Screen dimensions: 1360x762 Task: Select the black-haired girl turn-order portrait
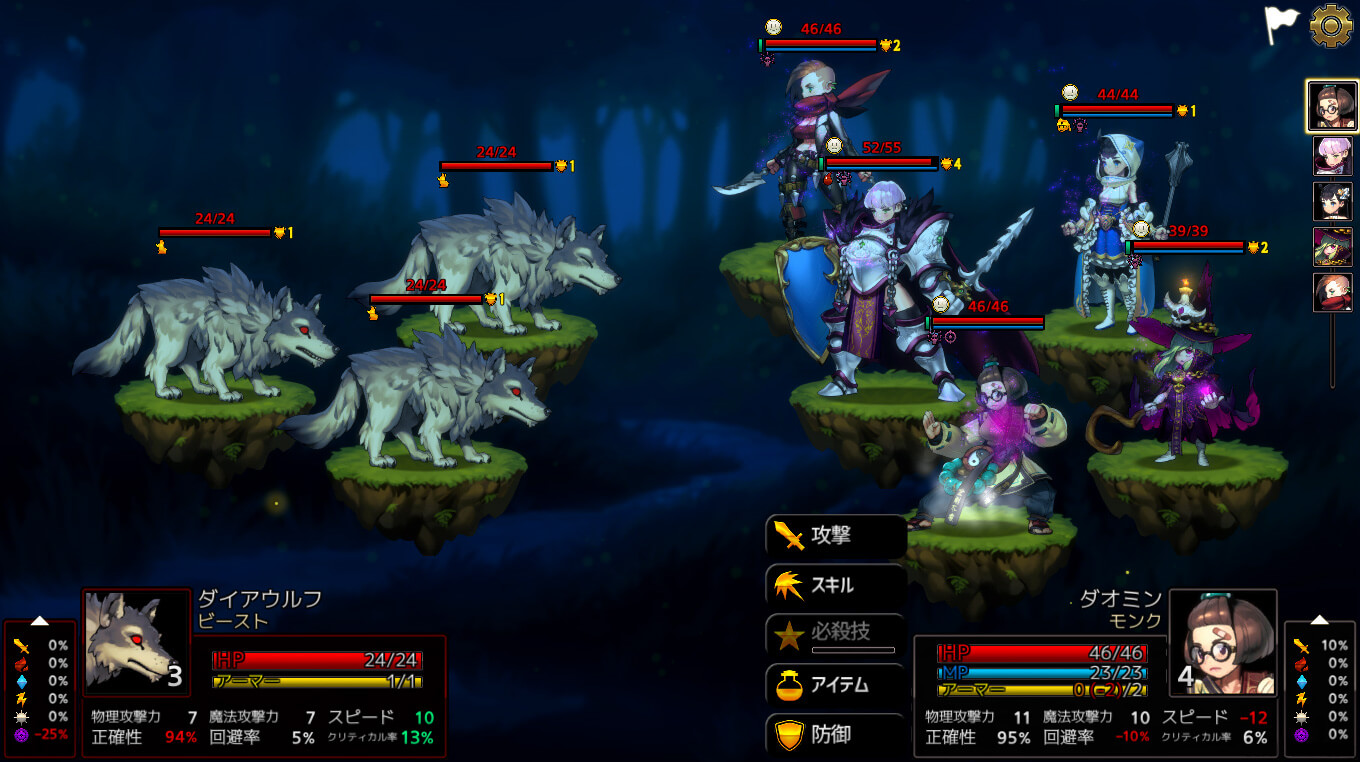point(1332,201)
